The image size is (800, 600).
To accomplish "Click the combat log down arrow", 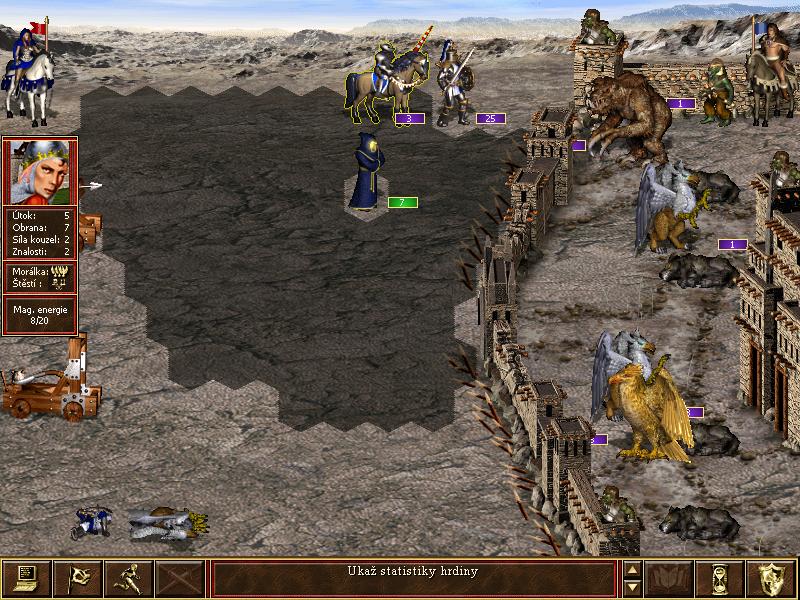I will pyautogui.click(x=631, y=587).
